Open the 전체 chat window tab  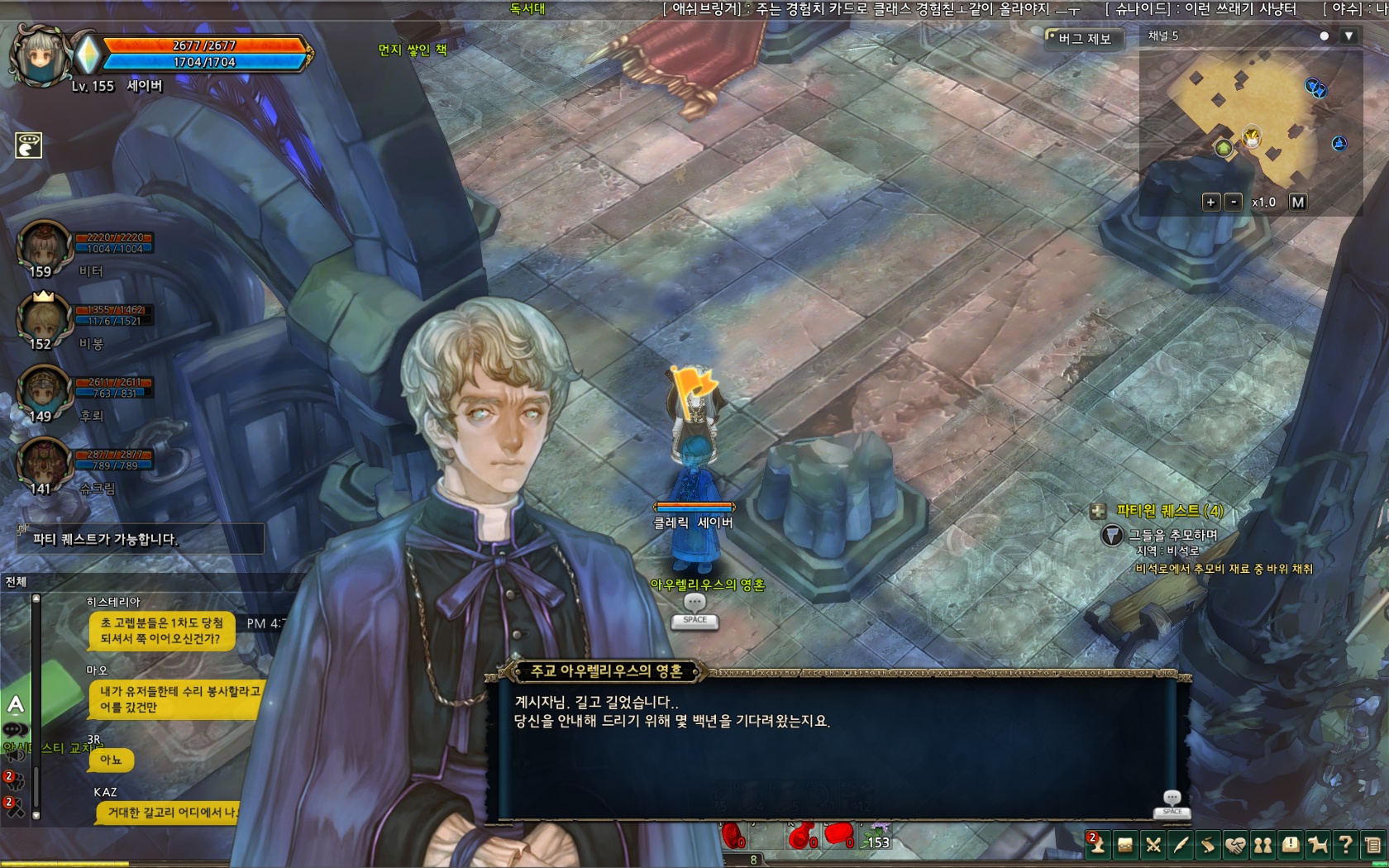tap(17, 582)
